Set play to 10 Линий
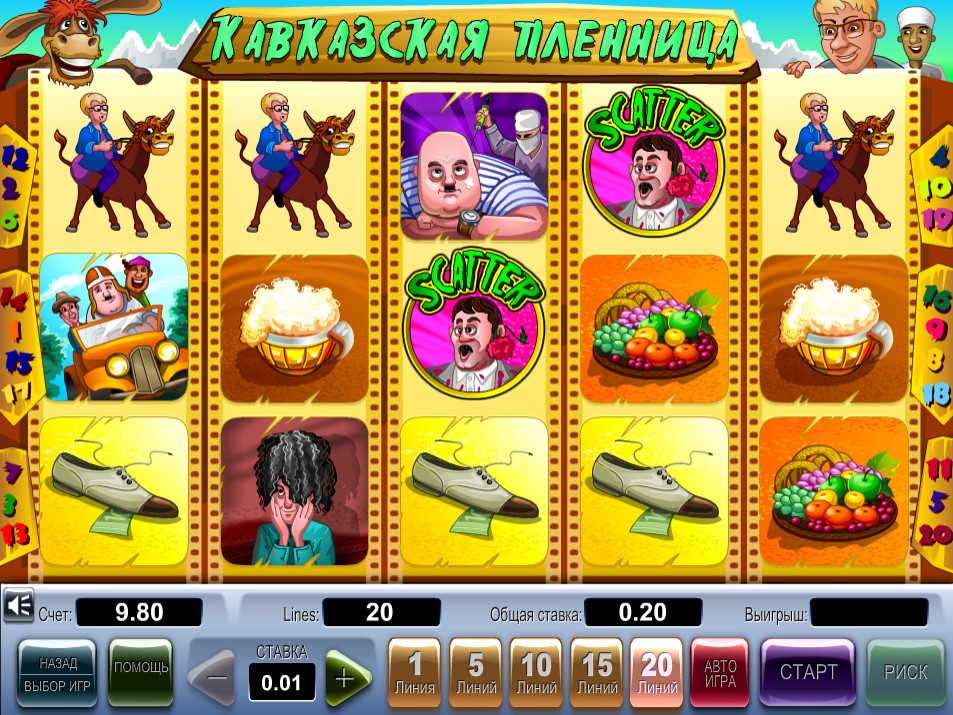Image resolution: width=953 pixels, height=715 pixels. pos(536,673)
